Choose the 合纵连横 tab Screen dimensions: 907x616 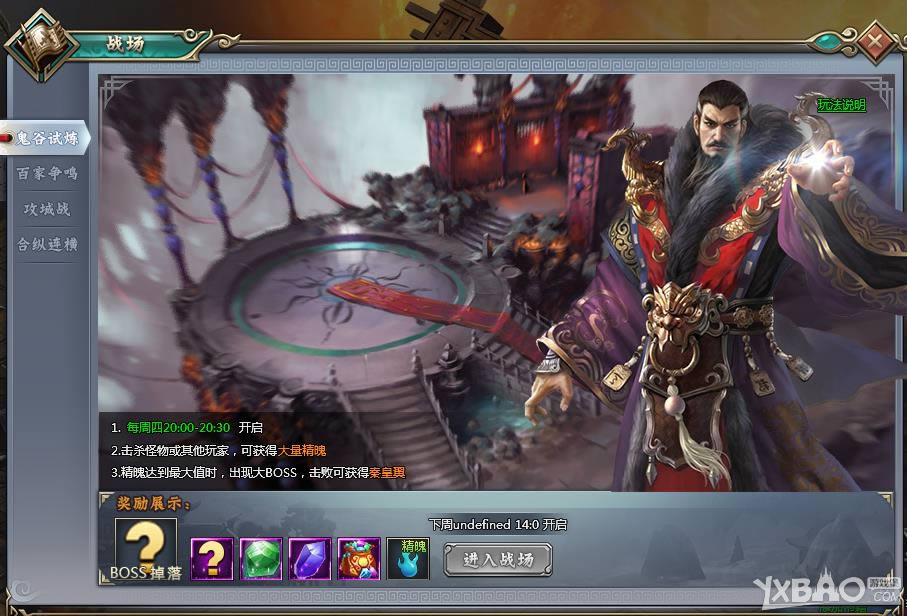47,244
